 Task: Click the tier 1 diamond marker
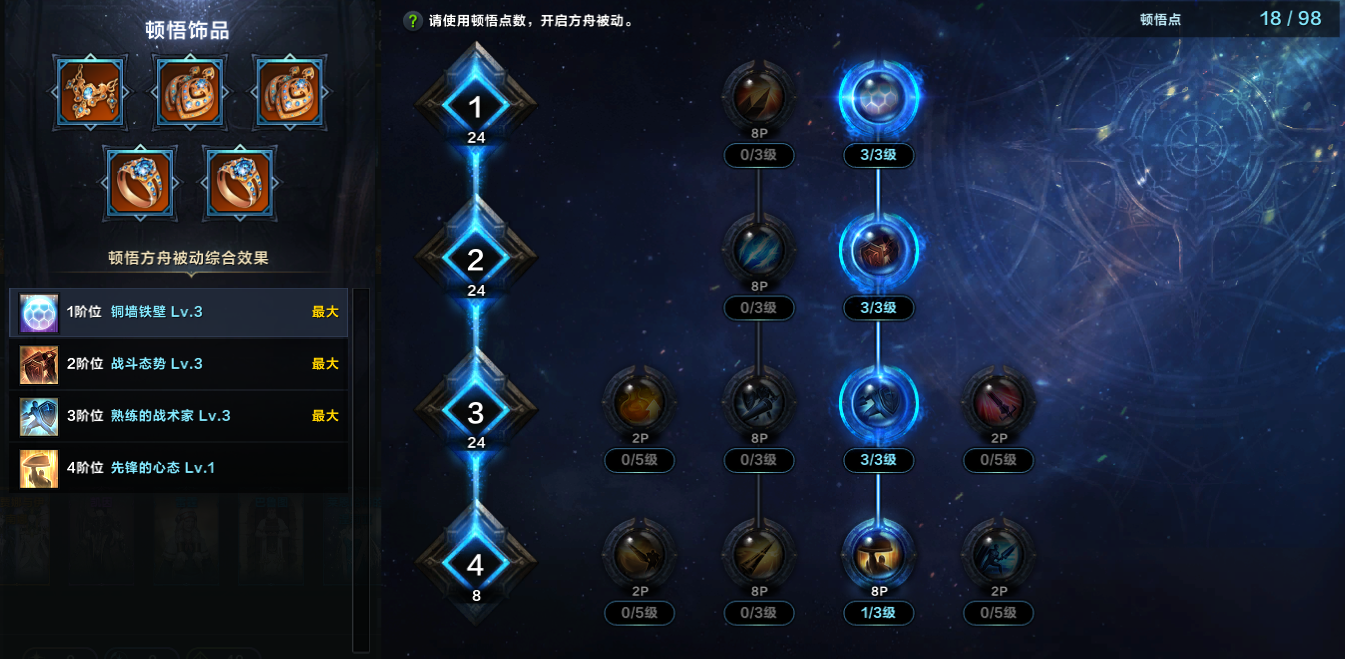coord(476,107)
